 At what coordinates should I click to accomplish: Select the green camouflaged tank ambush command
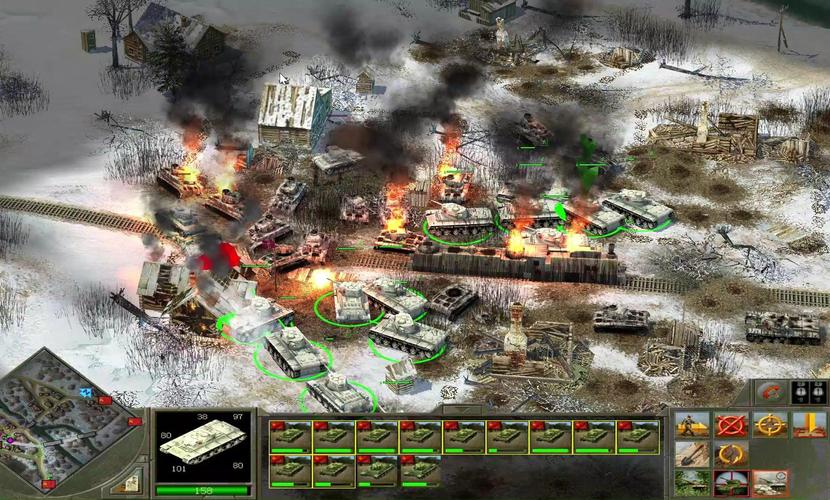pyautogui.click(x=692, y=484)
